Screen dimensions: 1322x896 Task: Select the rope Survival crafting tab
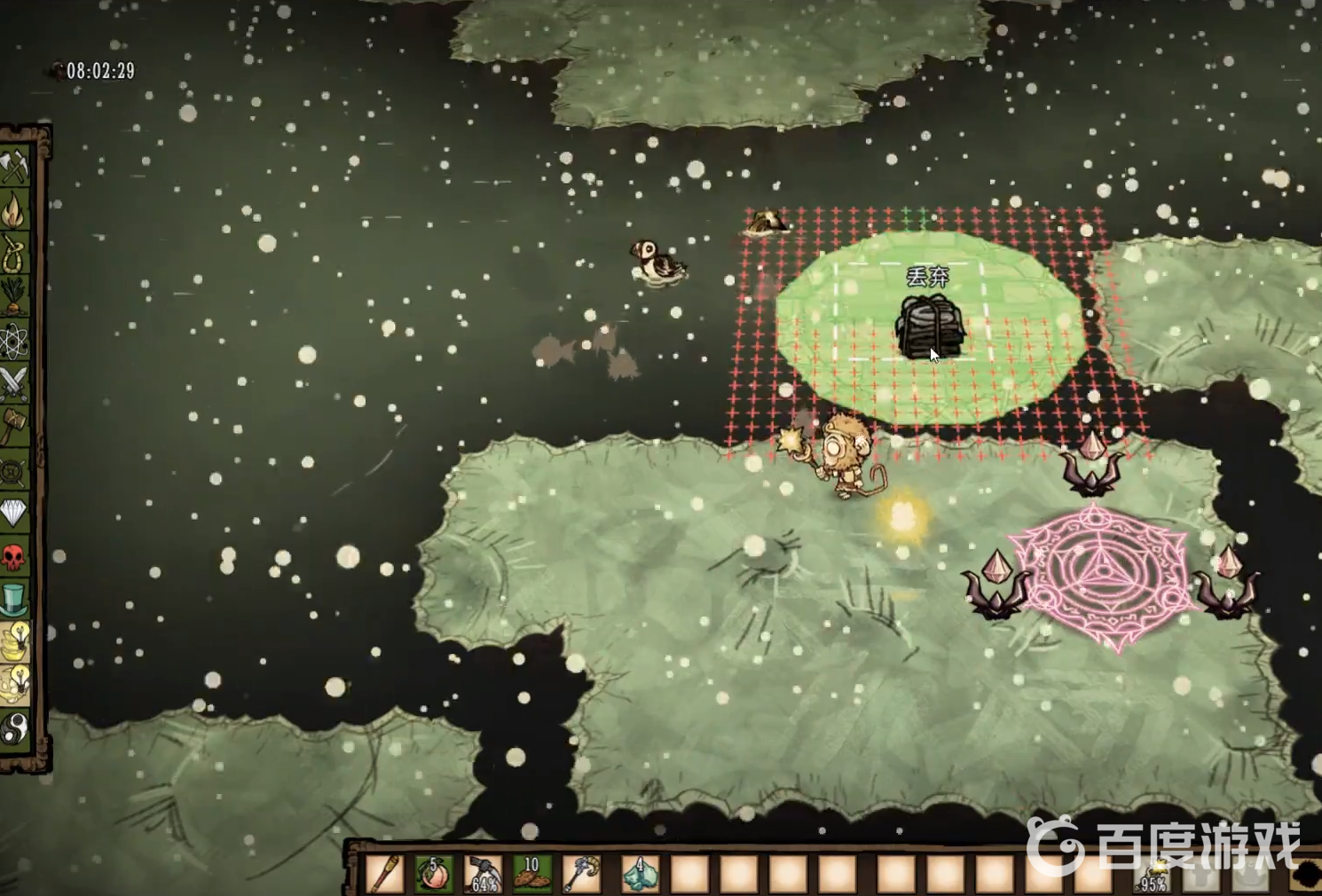pos(15,255)
